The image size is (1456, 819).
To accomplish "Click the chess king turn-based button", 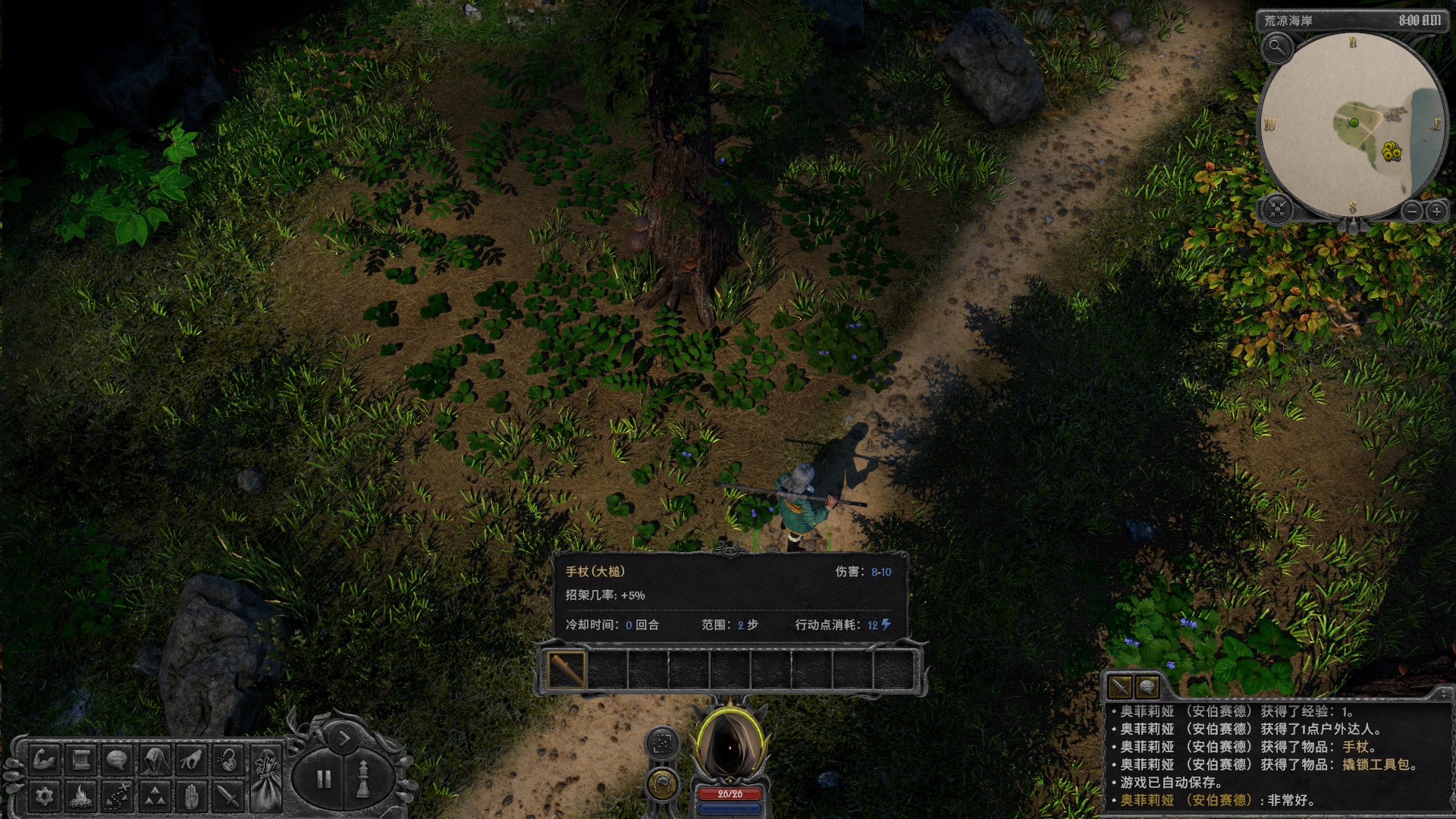I will 363,780.
